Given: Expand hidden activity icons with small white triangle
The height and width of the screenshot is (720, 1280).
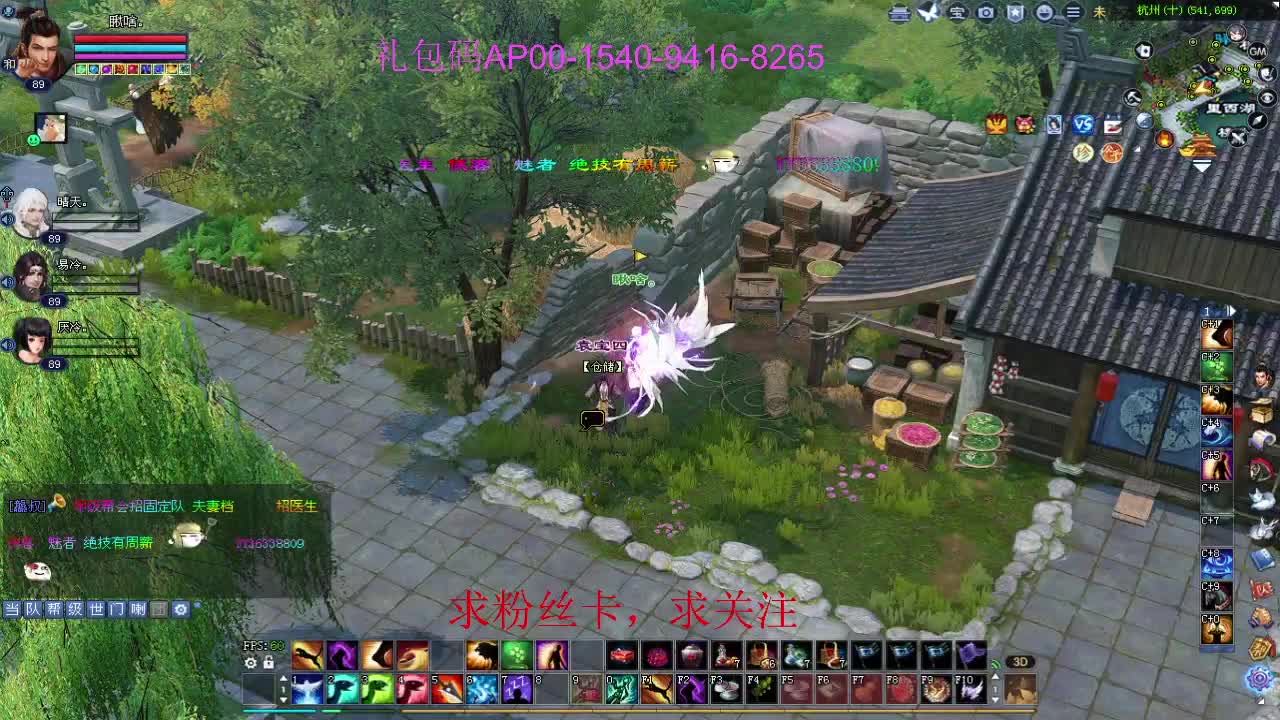Looking at the screenshot, I should click(1137, 149).
